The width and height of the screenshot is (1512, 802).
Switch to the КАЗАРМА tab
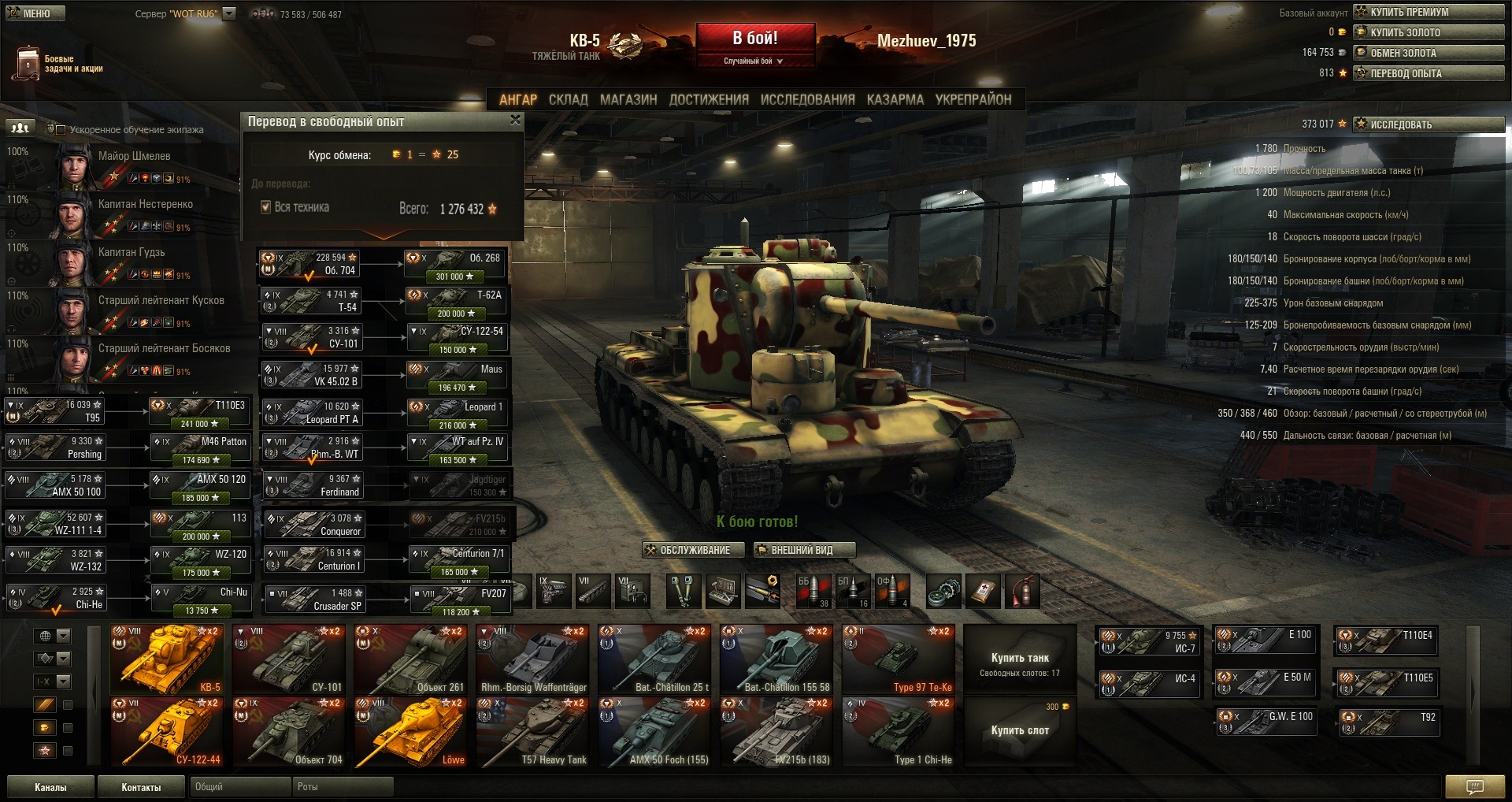(x=895, y=99)
